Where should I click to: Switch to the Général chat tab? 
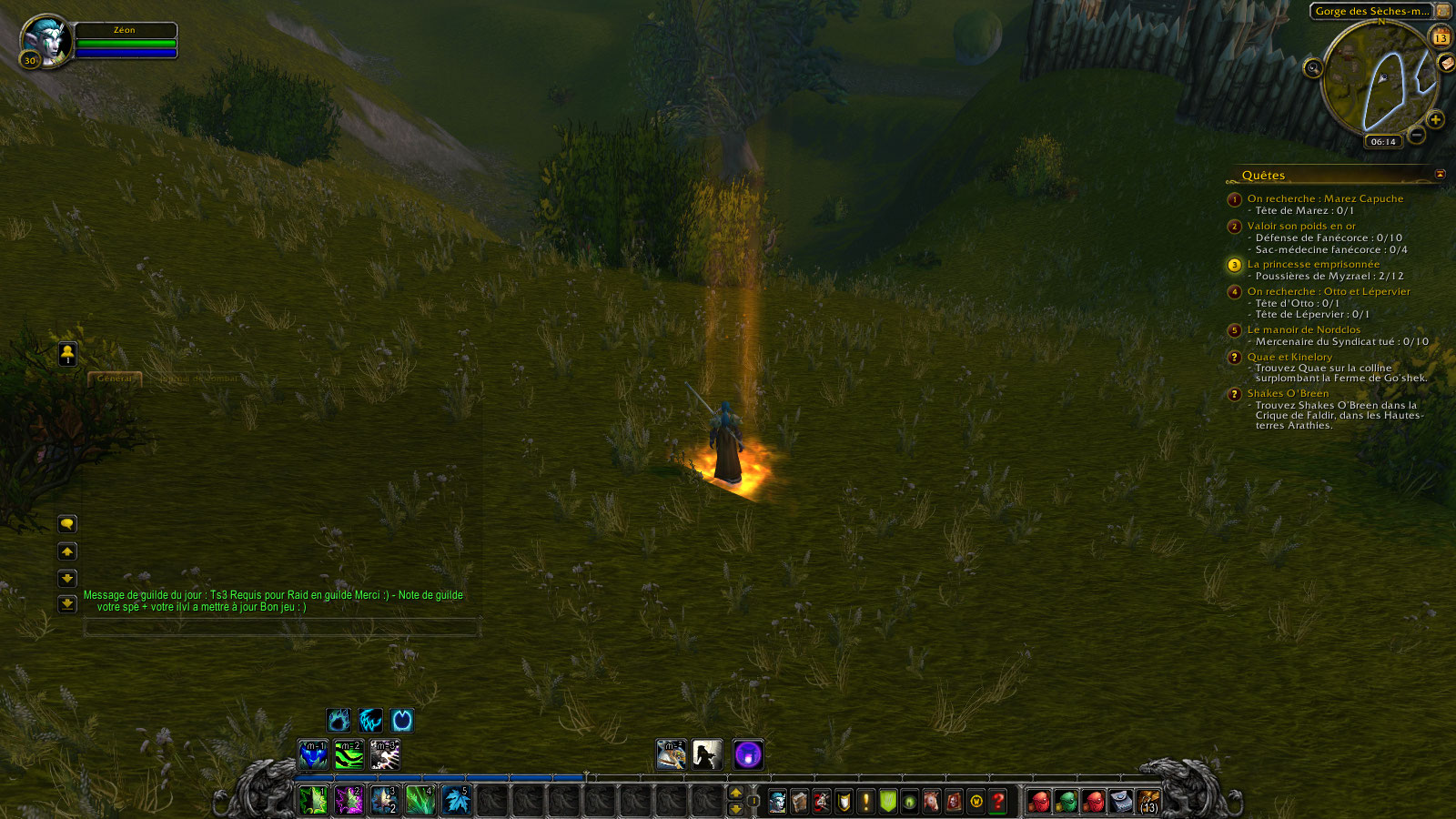point(115,378)
